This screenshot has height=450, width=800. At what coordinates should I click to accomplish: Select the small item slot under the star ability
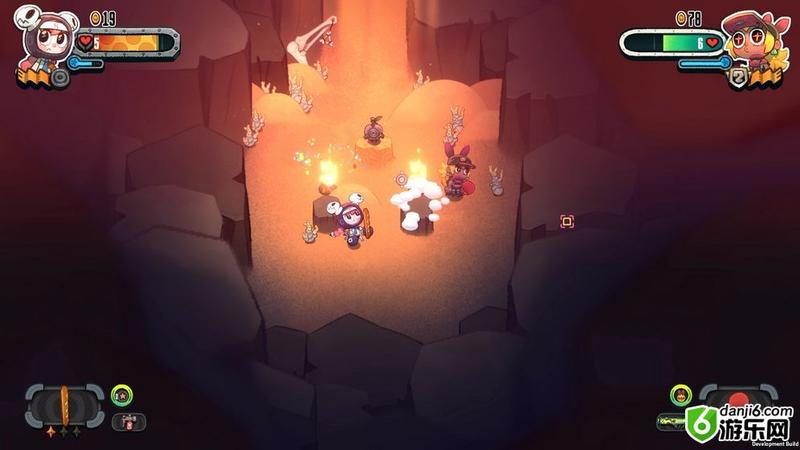[129, 421]
